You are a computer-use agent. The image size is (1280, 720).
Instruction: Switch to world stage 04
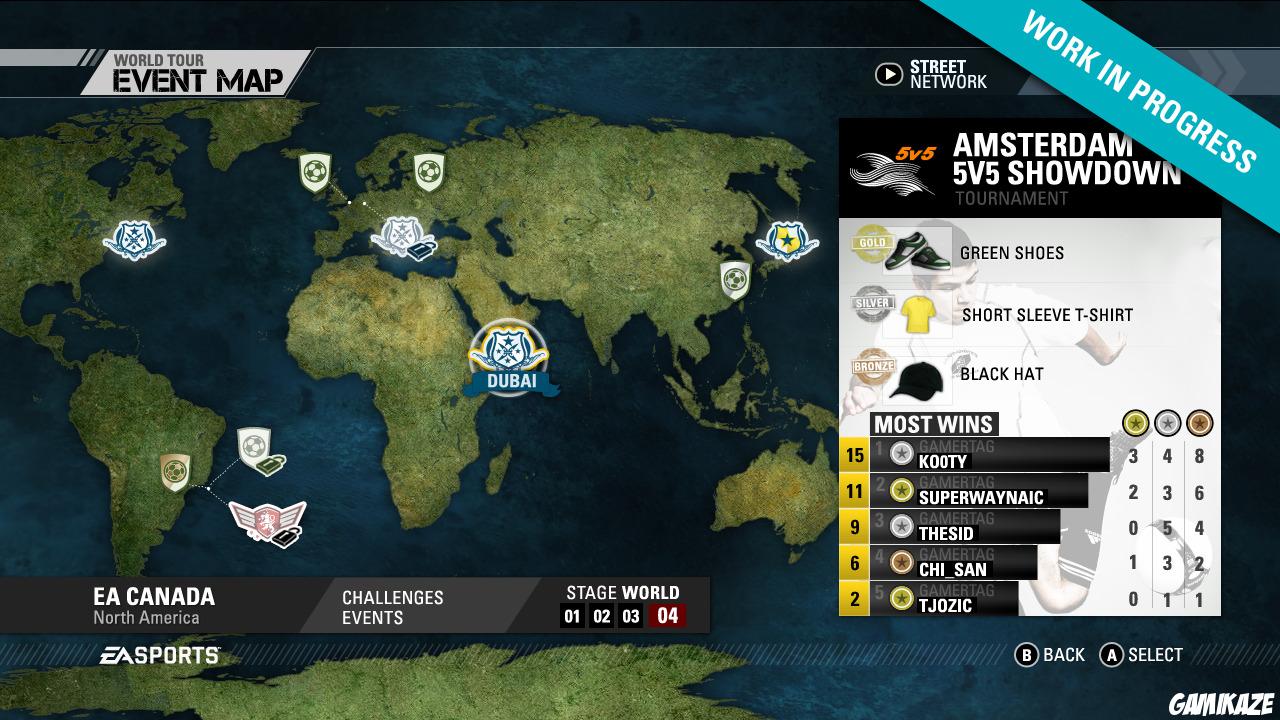pyautogui.click(x=667, y=616)
